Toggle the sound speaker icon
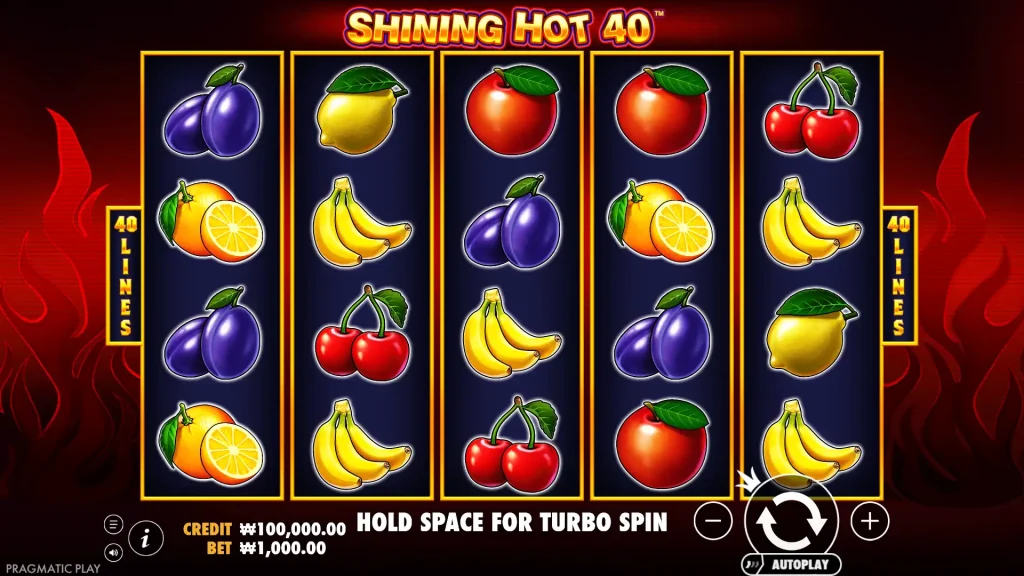 113,551
